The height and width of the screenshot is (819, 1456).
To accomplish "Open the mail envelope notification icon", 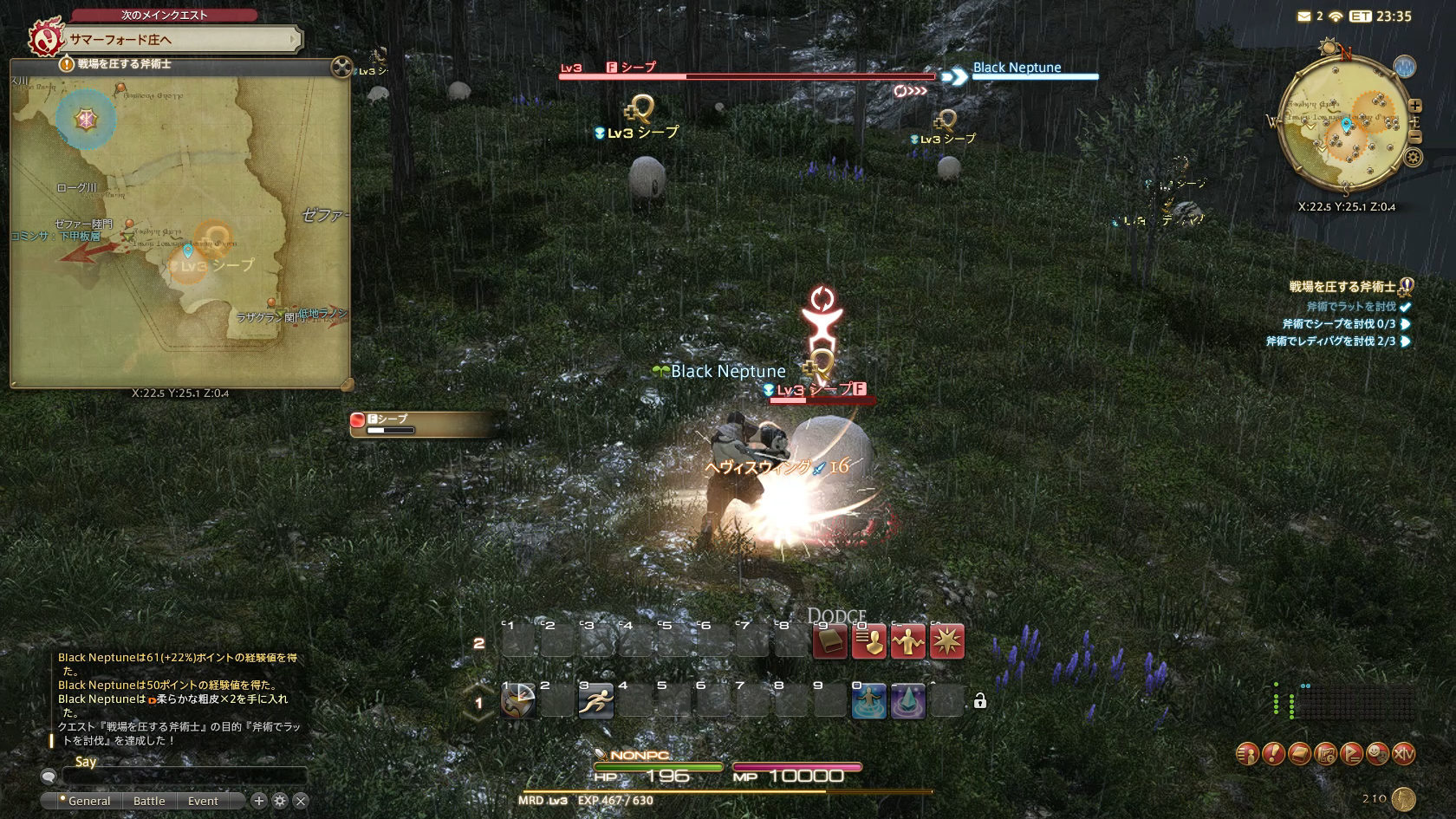I will pos(1304,16).
